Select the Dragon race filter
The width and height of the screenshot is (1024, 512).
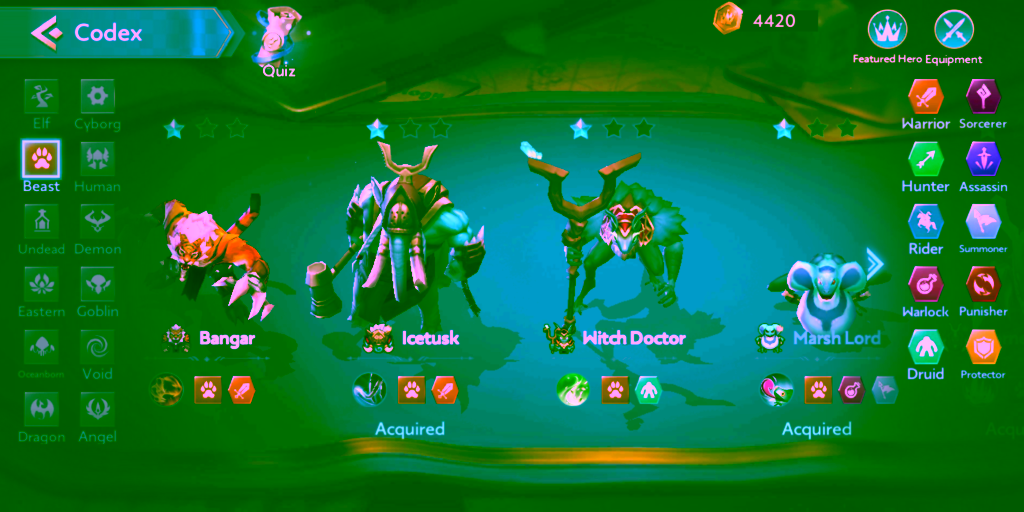coord(41,411)
